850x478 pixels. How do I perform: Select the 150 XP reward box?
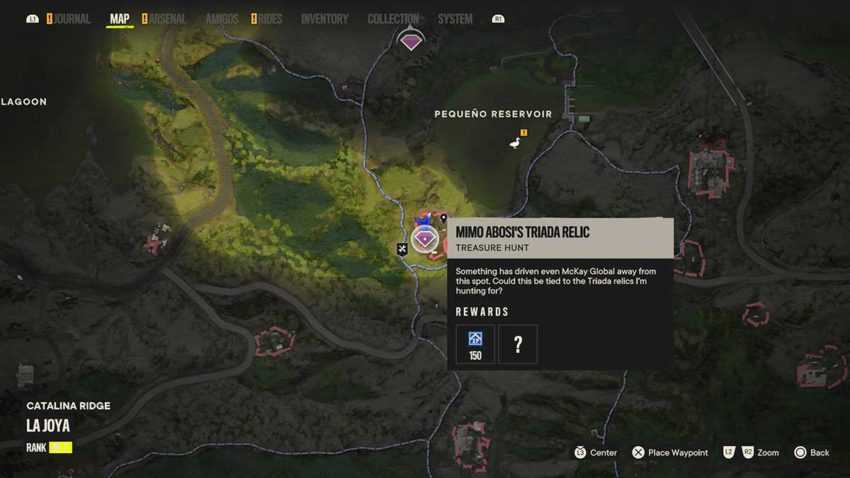point(475,344)
